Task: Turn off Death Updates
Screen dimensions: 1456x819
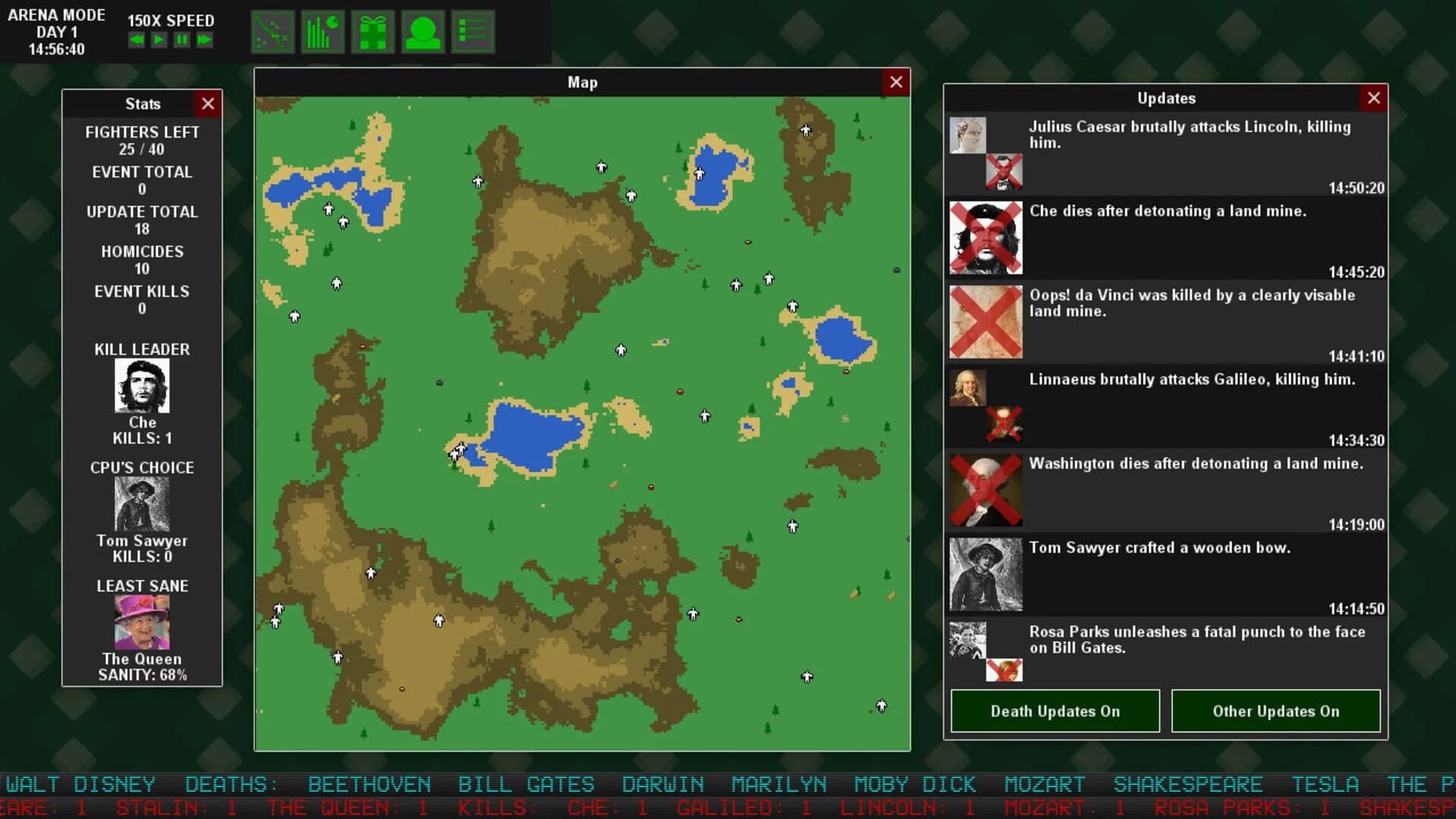Action: click(1054, 711)
